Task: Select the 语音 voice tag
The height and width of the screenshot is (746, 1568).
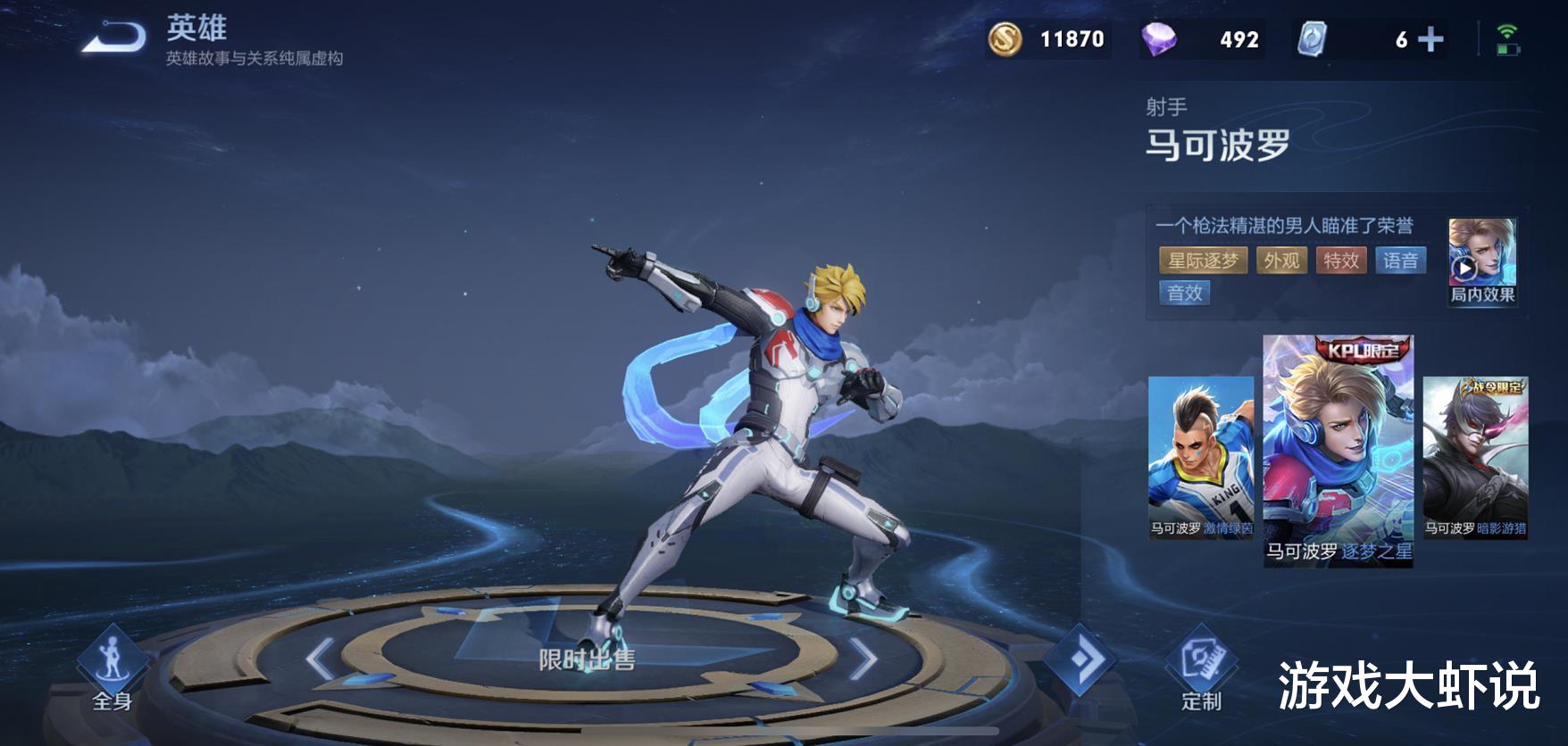Action: click(1400, 261)
